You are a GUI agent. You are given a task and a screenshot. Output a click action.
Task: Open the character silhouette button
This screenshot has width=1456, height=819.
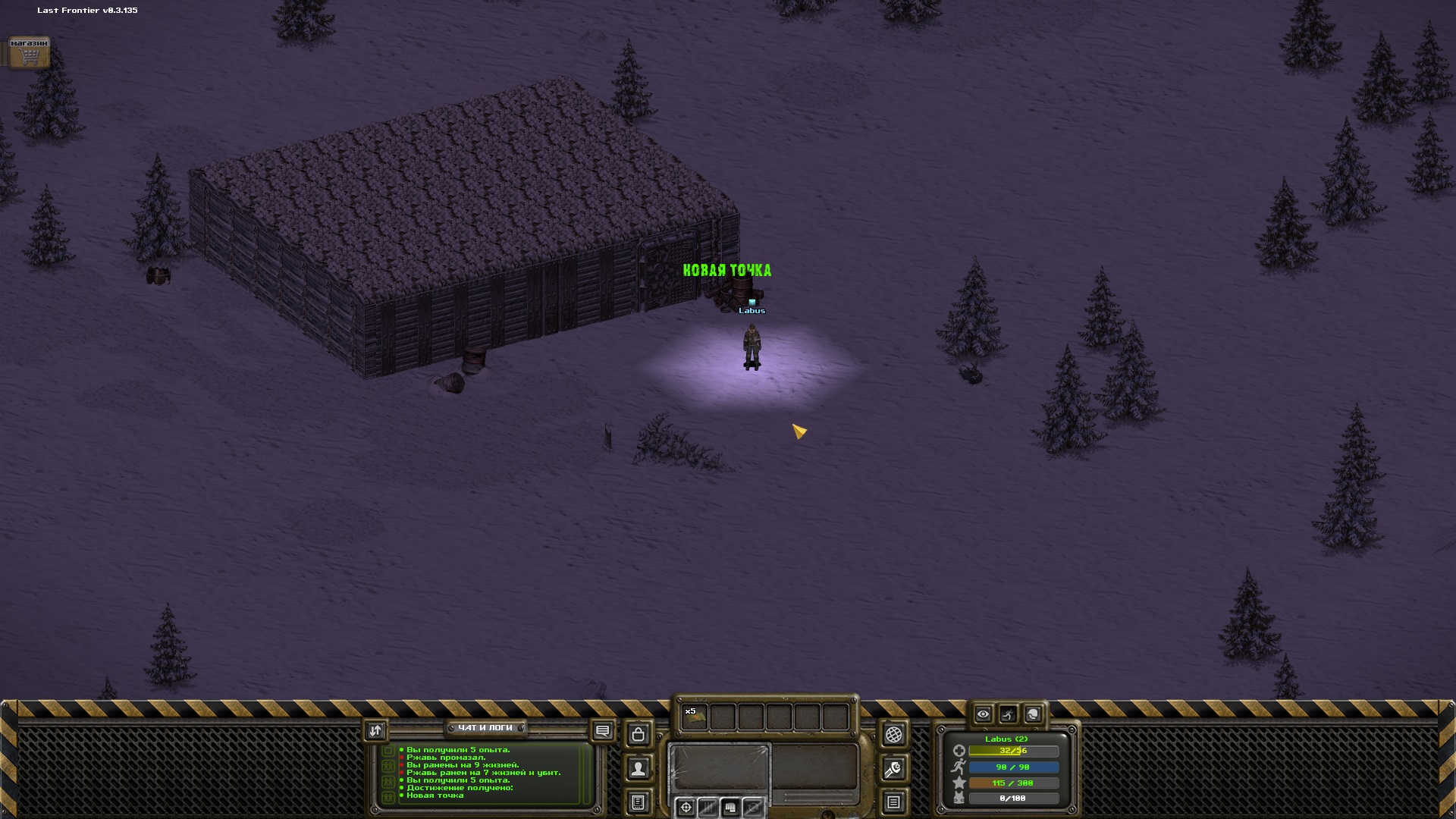pos(639,769)
